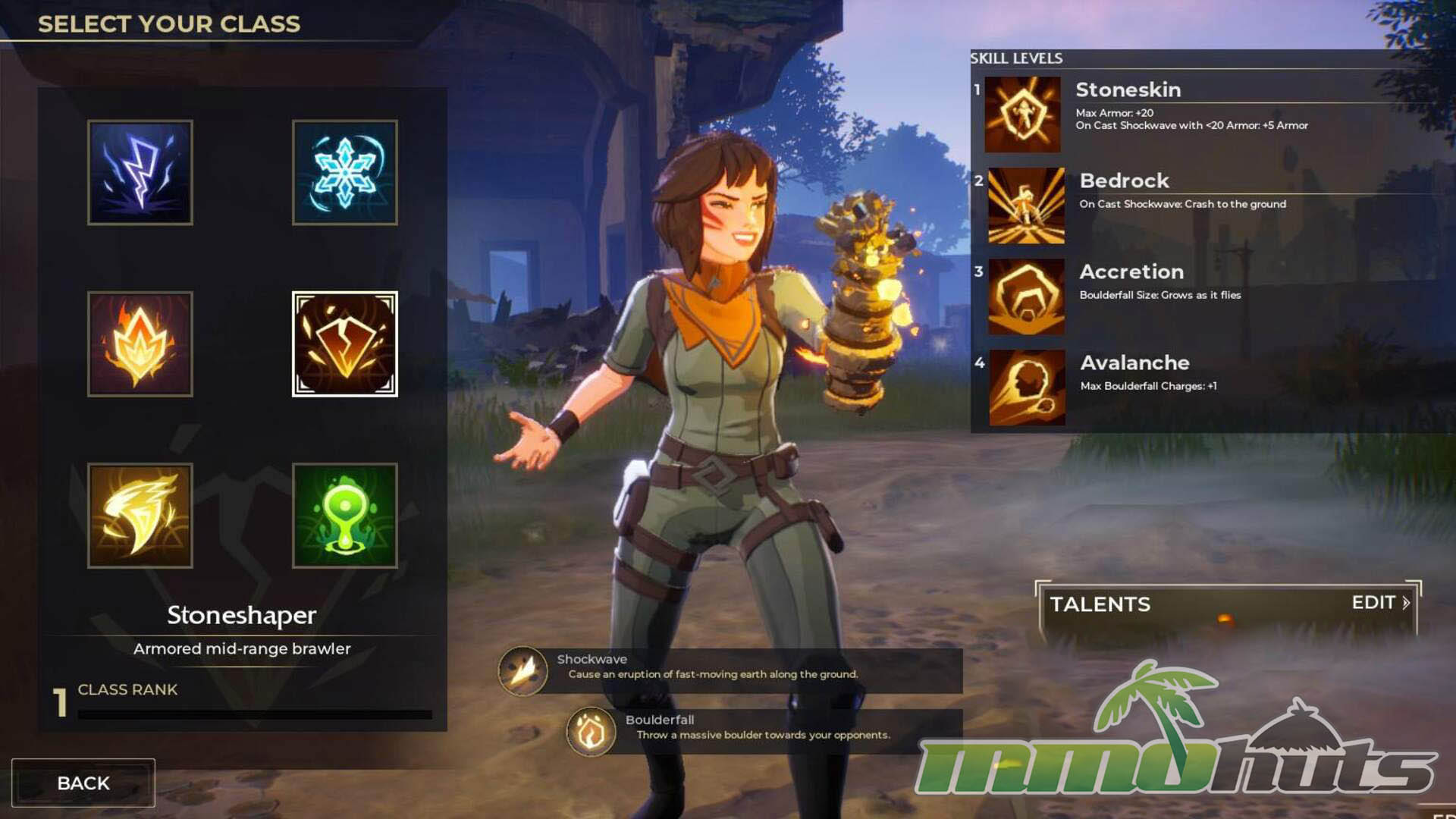This screenshot has height=819, width=1456.
Task: View the Stoneskin skill icon
Action: pos(1022,115)
